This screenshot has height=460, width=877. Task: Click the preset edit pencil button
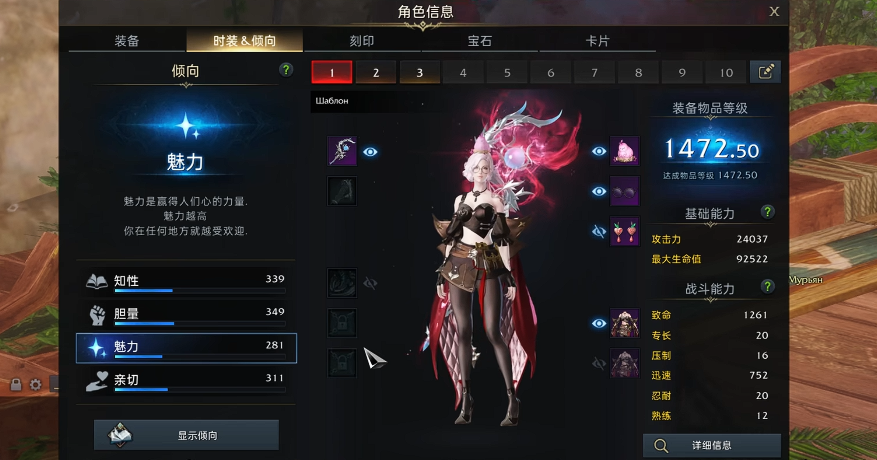[766, 72]
